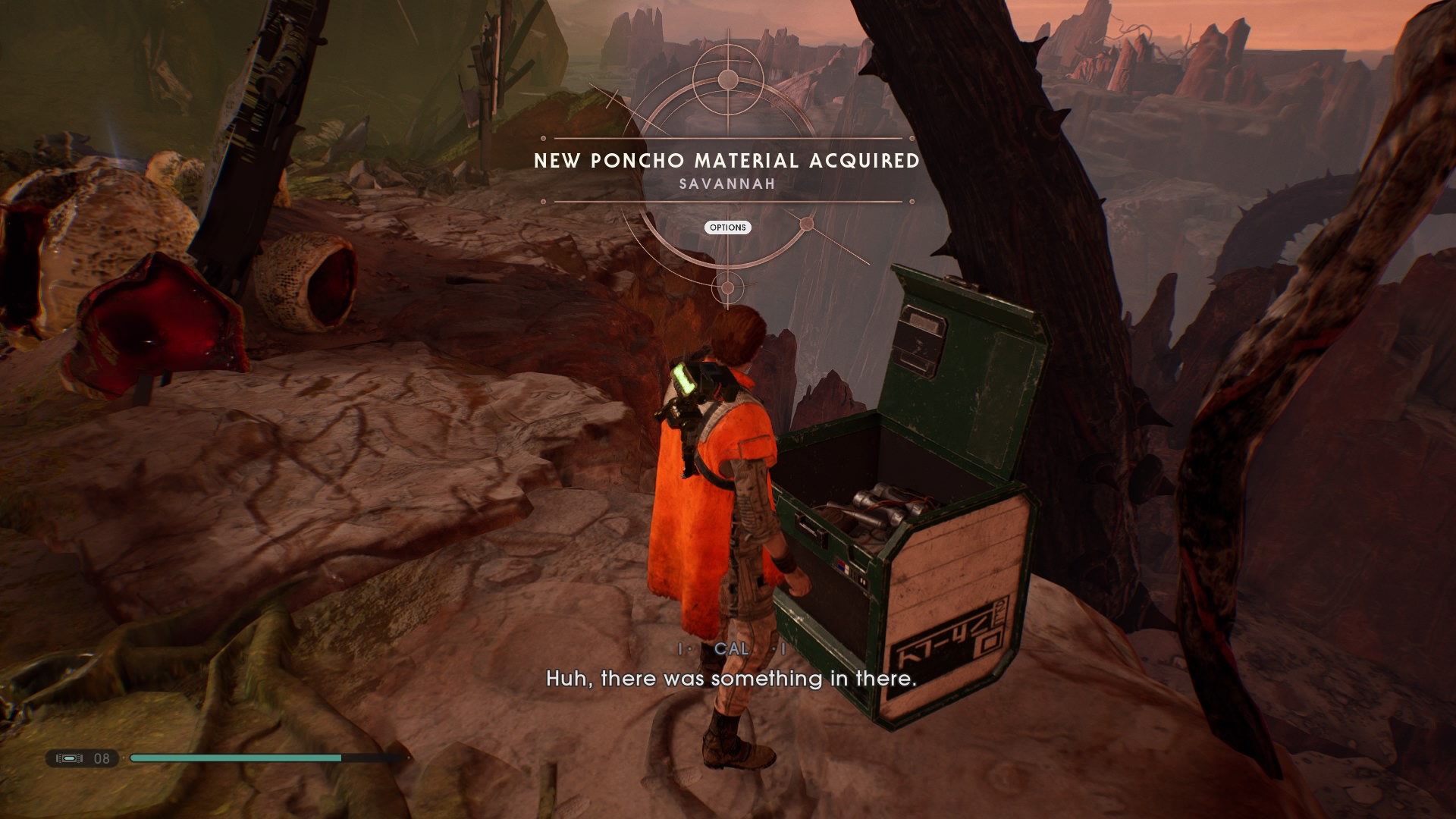This screenshot has height=819, width=1456.
Task: Expand the NEW PONCHO MATERIAL ACQUIRED banner
Action: click(726, 161)
